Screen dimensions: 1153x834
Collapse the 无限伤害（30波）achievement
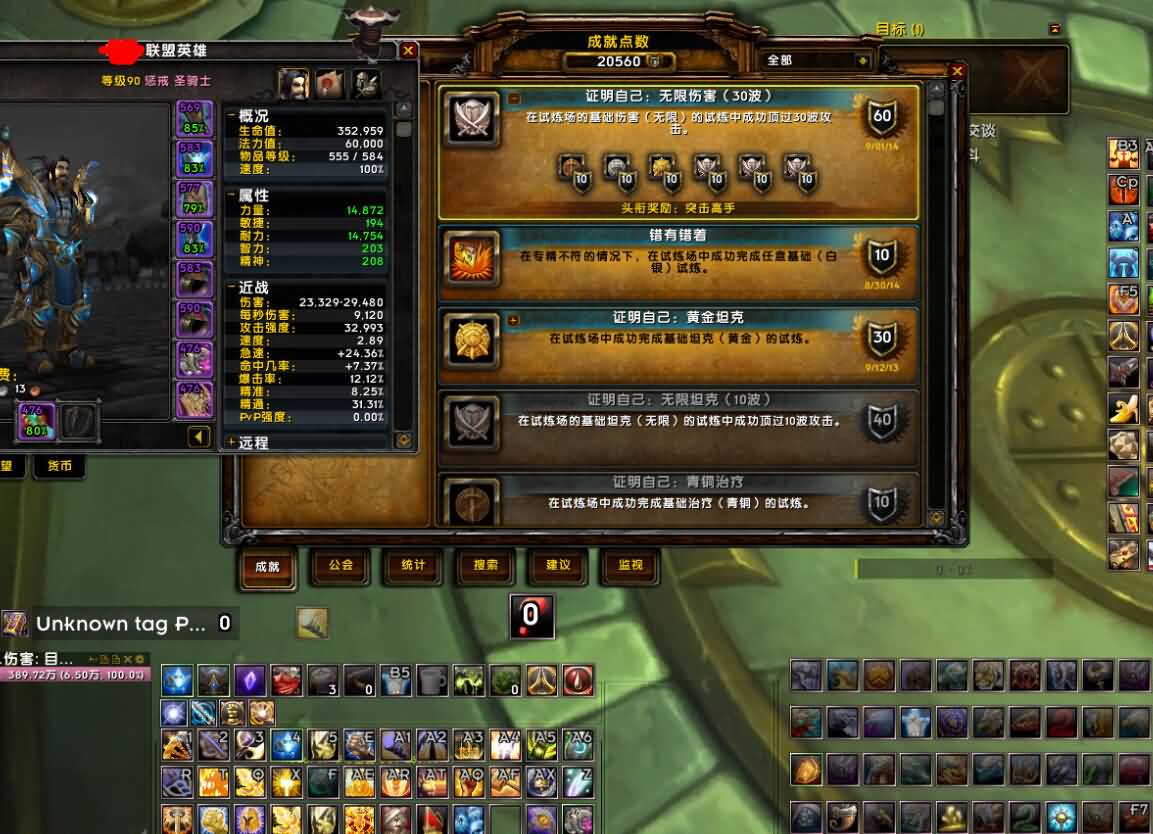[514, 98]
